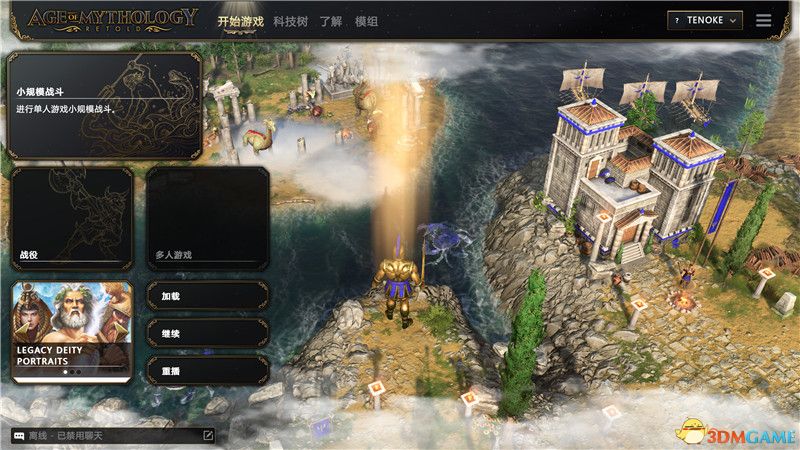Click the chat pop-out edit icon
Screen dimensions: 800x450
pos(208,436)
